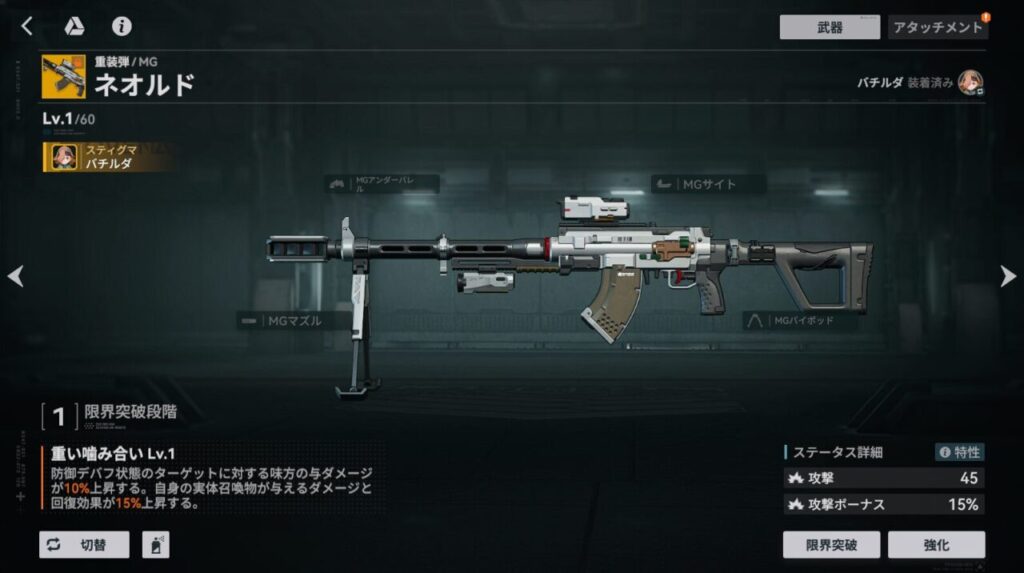Open the ネオルド weapon thumbnail icon
This screenshot has height=573, width=1024.
click(63, 77)
